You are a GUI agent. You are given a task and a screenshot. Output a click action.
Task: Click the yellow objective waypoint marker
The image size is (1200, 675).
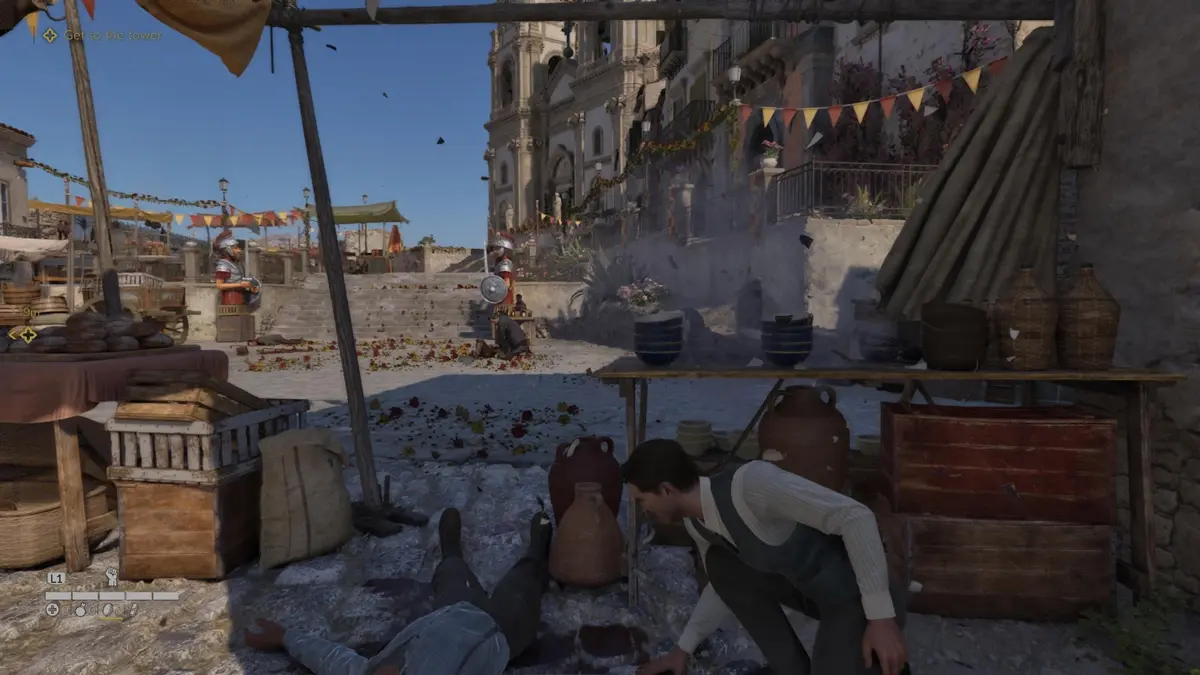tap(27, 335)
